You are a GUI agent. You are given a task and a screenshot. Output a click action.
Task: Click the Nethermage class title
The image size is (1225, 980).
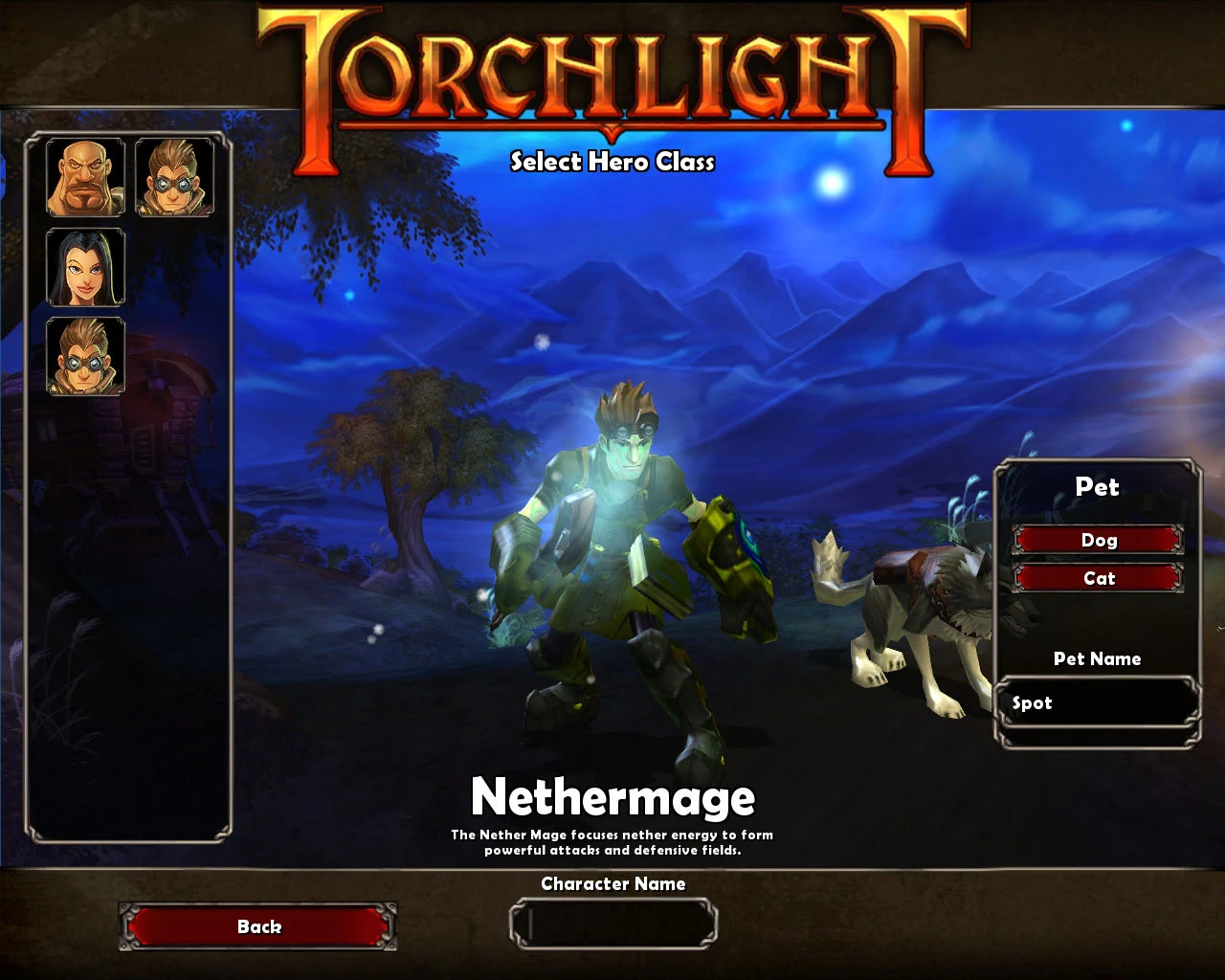point(613,796)
